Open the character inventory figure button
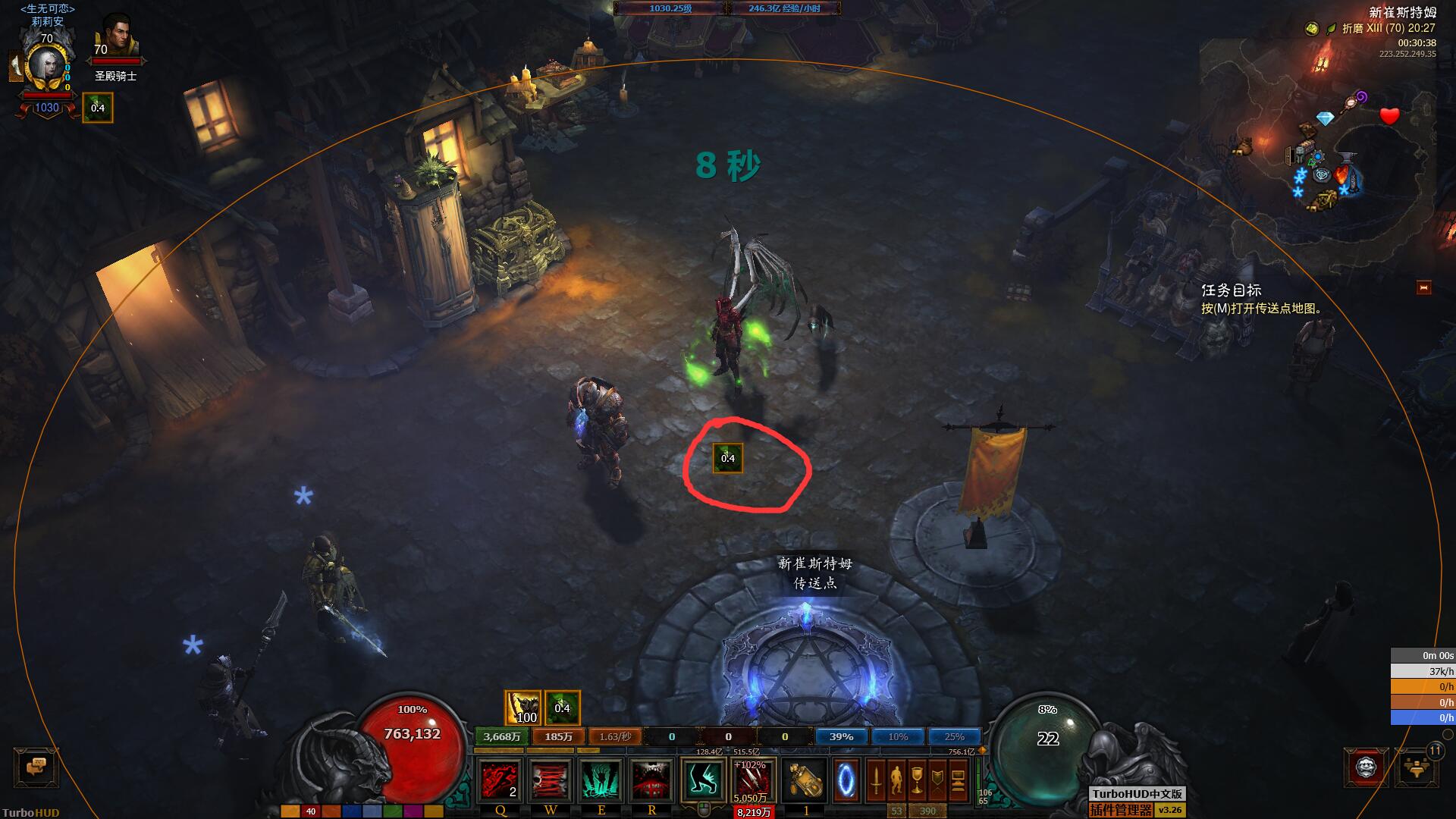The width and height of the screenshot is (1456, 819). [x=896, y=780]
